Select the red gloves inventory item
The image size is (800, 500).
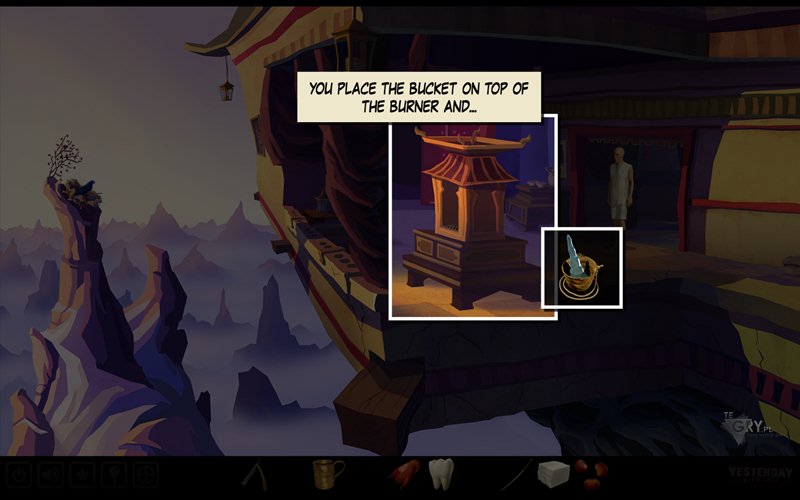coord(402,473)
